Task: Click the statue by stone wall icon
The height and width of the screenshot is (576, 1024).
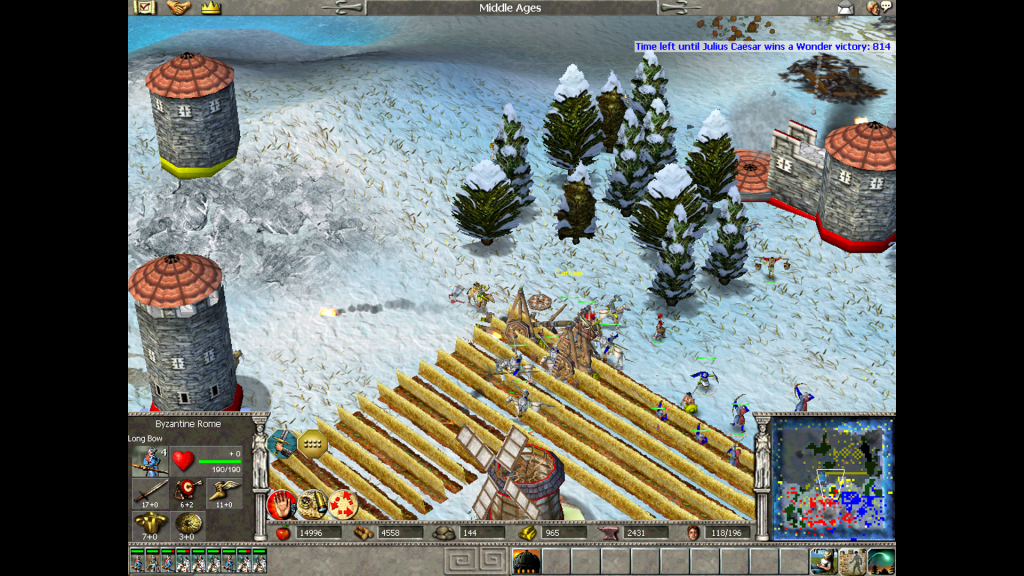Action: click(x=852, y=561)
